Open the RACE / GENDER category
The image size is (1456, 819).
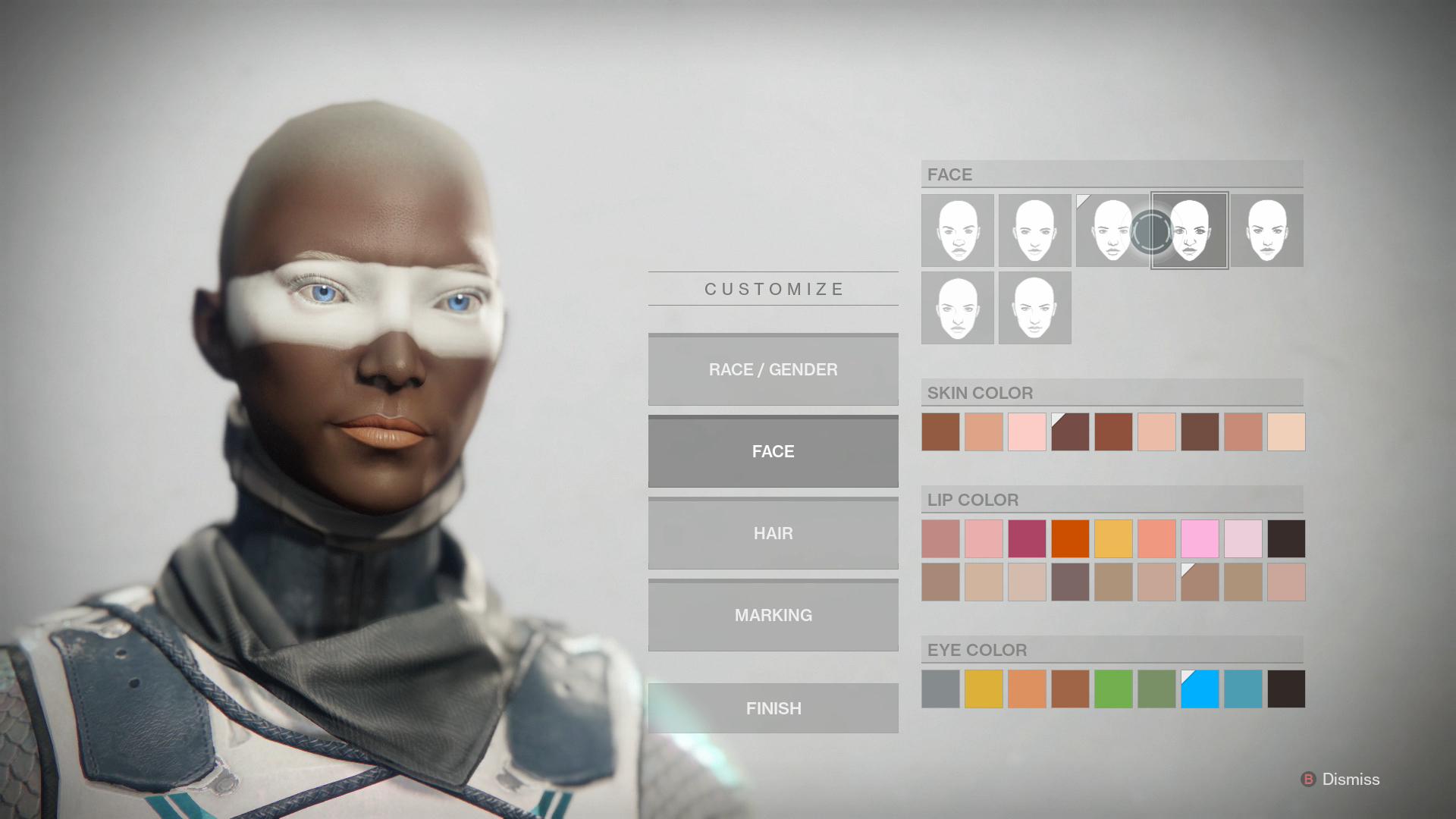773,369
